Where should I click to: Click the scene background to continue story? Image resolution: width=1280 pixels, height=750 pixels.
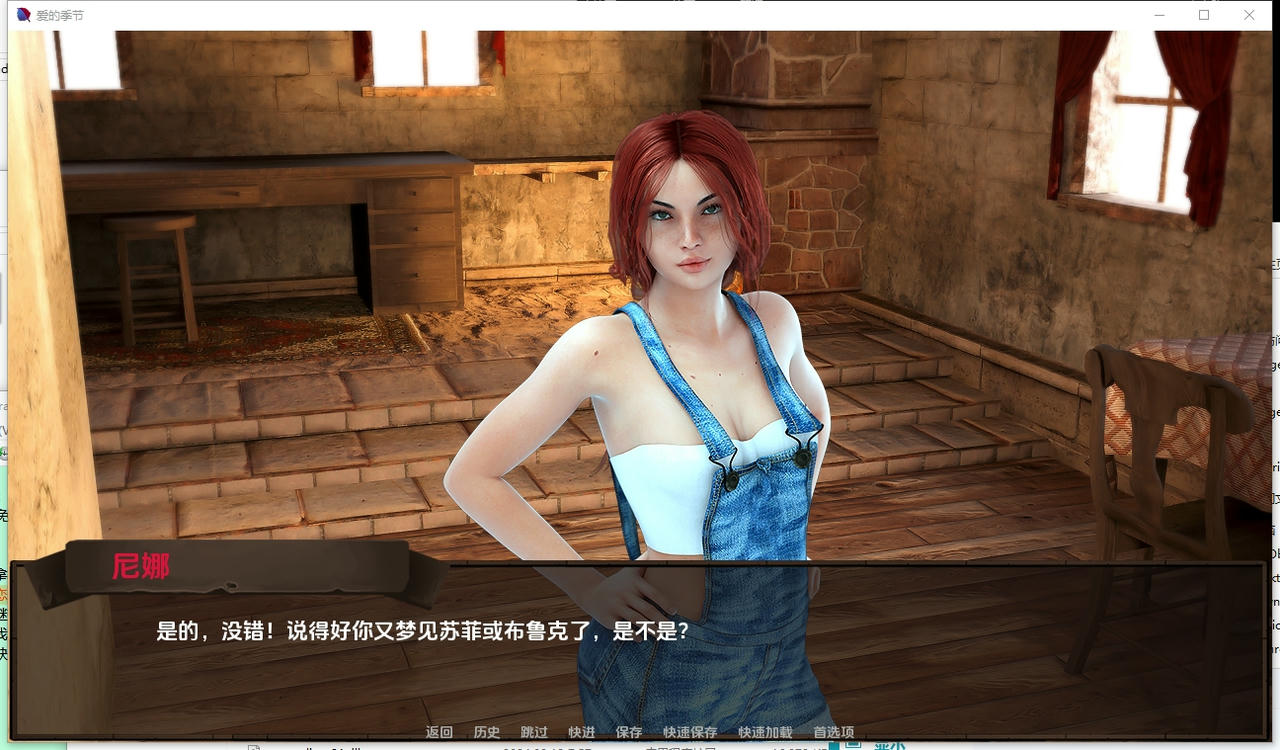pyautogui.click(x=300, y=200)
